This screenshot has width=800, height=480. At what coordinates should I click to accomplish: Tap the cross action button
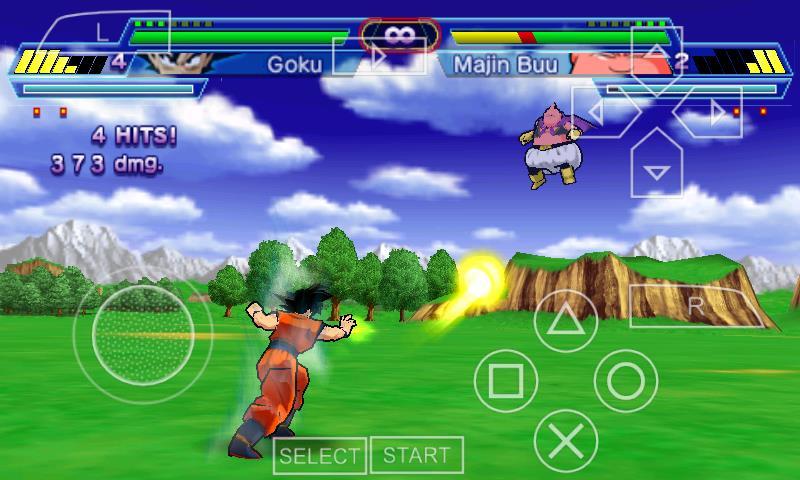point(566,441)
